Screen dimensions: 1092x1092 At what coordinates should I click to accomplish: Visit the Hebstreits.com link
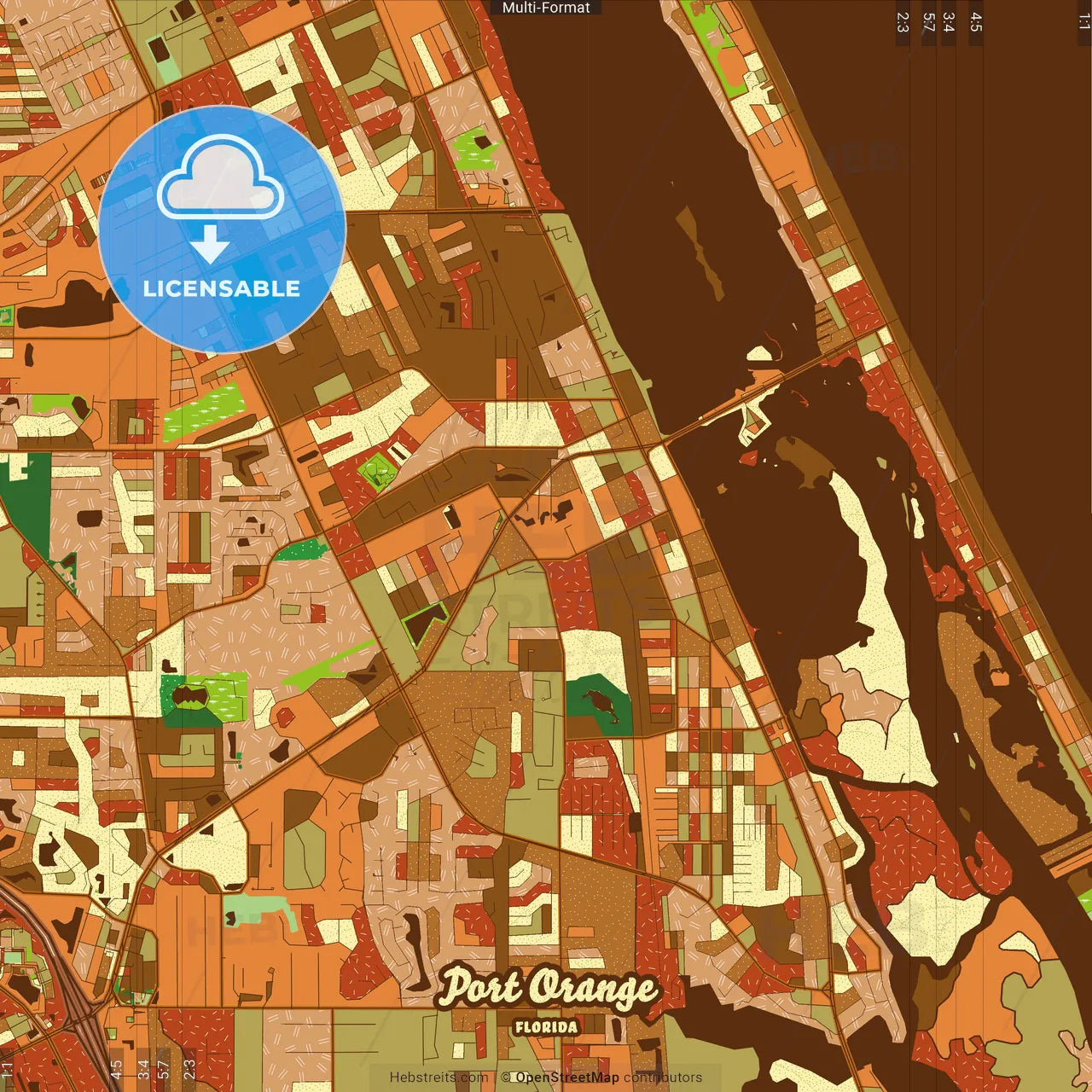[439, 1077]
